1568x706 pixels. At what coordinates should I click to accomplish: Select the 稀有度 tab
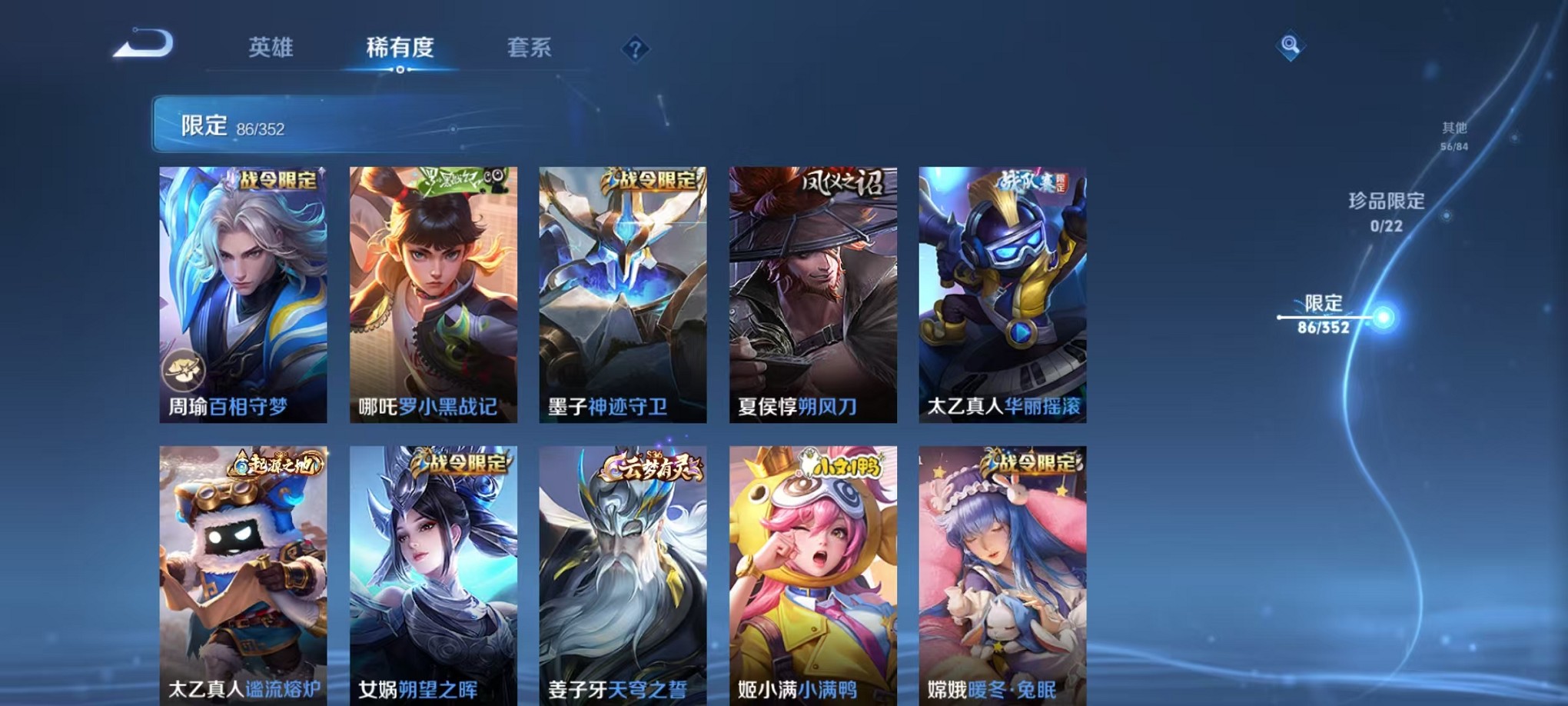(x=399, y=48)
